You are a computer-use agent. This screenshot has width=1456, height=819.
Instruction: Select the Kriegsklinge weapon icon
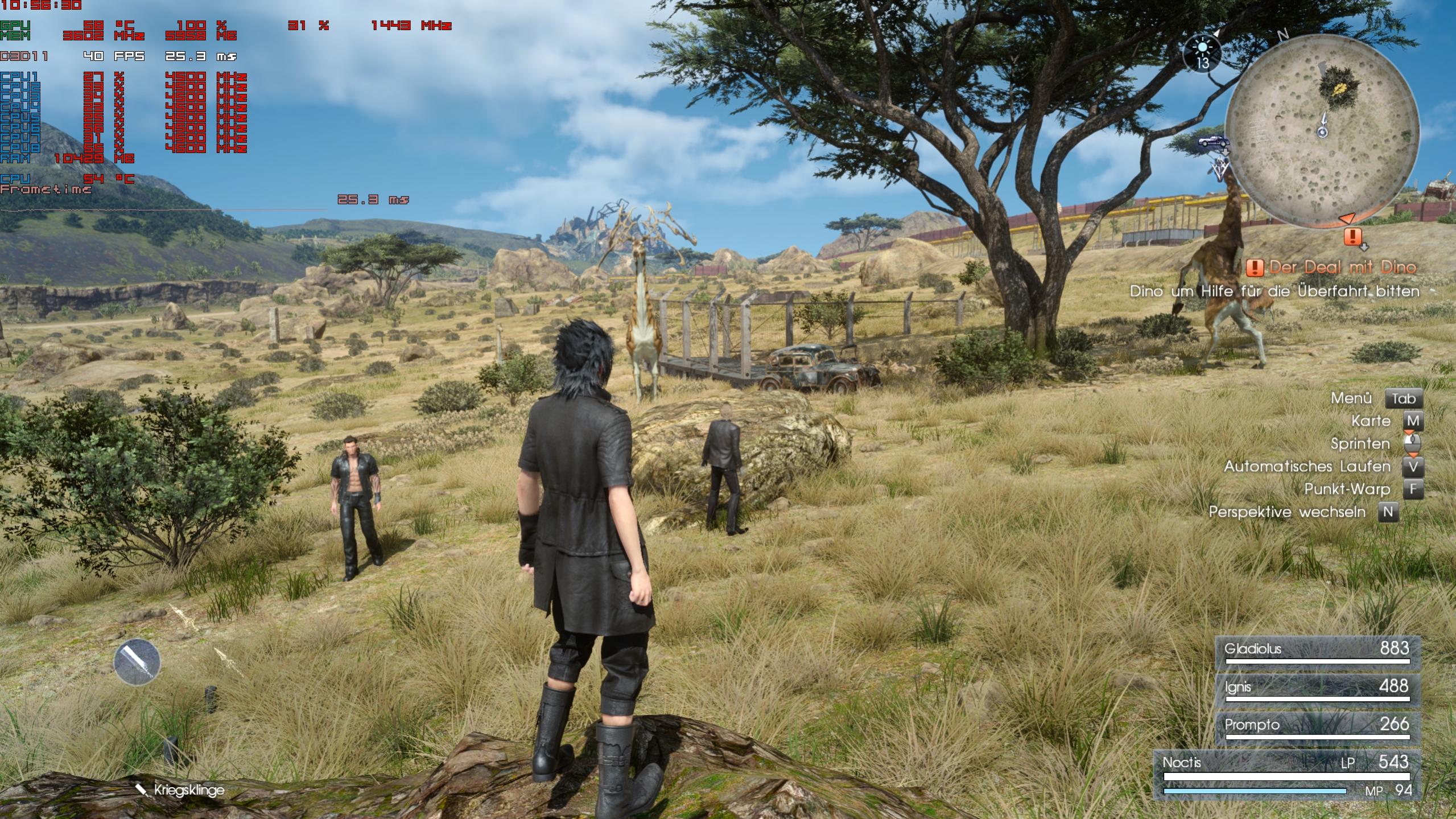pyautogui.click(x=137, y=662)
